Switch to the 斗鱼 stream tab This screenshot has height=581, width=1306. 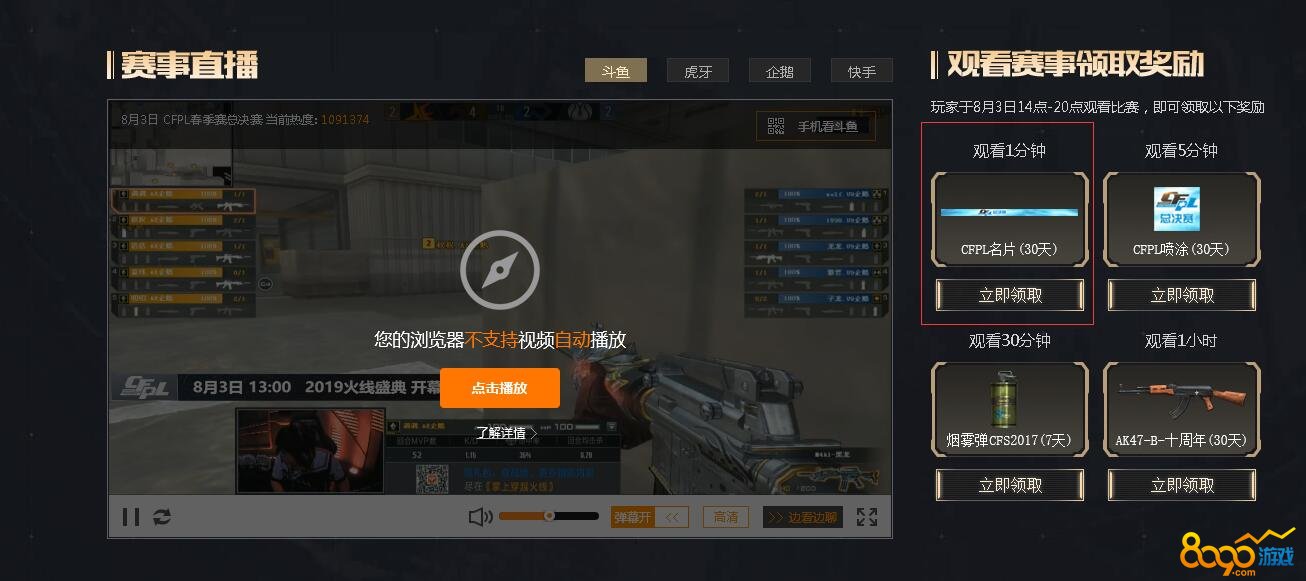click(616, 71)
